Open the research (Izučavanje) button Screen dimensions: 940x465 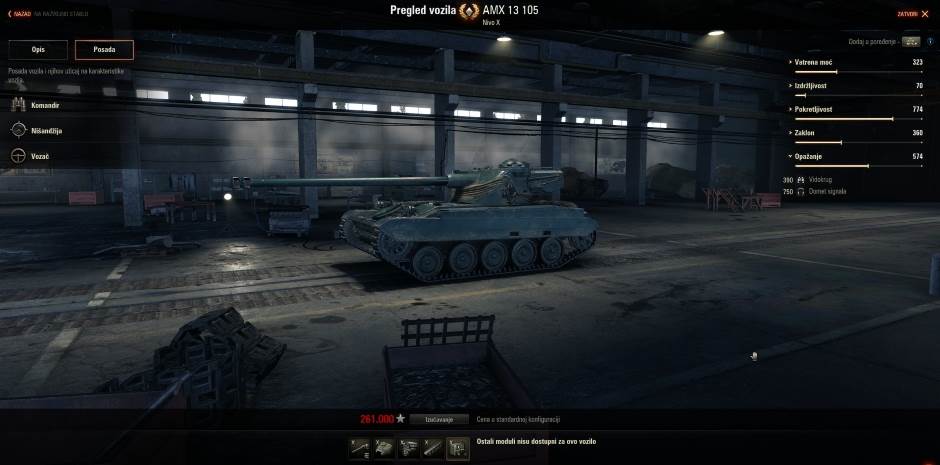point(439,419)
